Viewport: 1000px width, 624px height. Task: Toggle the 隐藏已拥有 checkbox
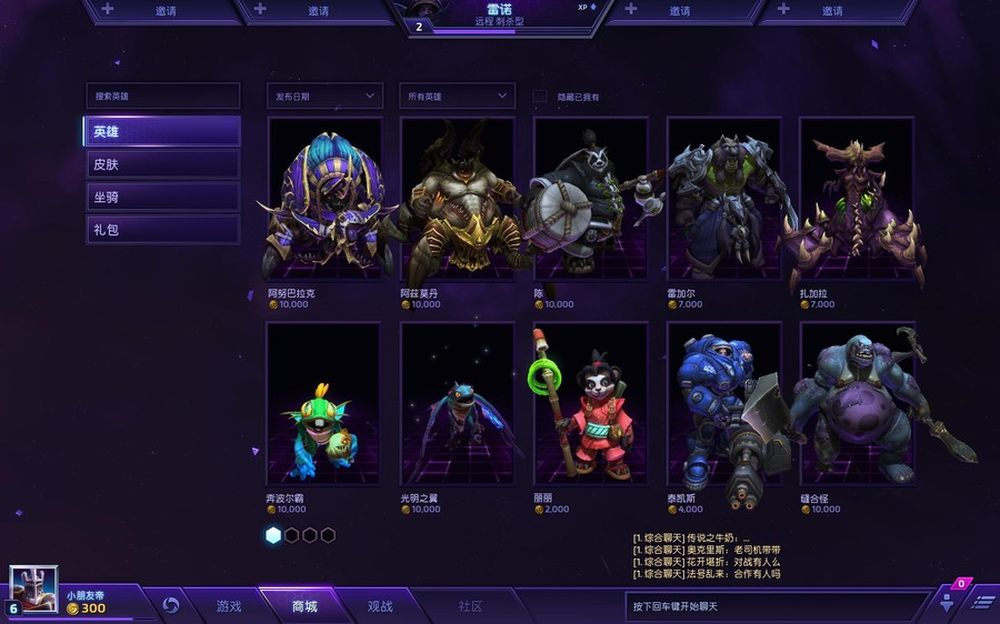click(540, 96)
